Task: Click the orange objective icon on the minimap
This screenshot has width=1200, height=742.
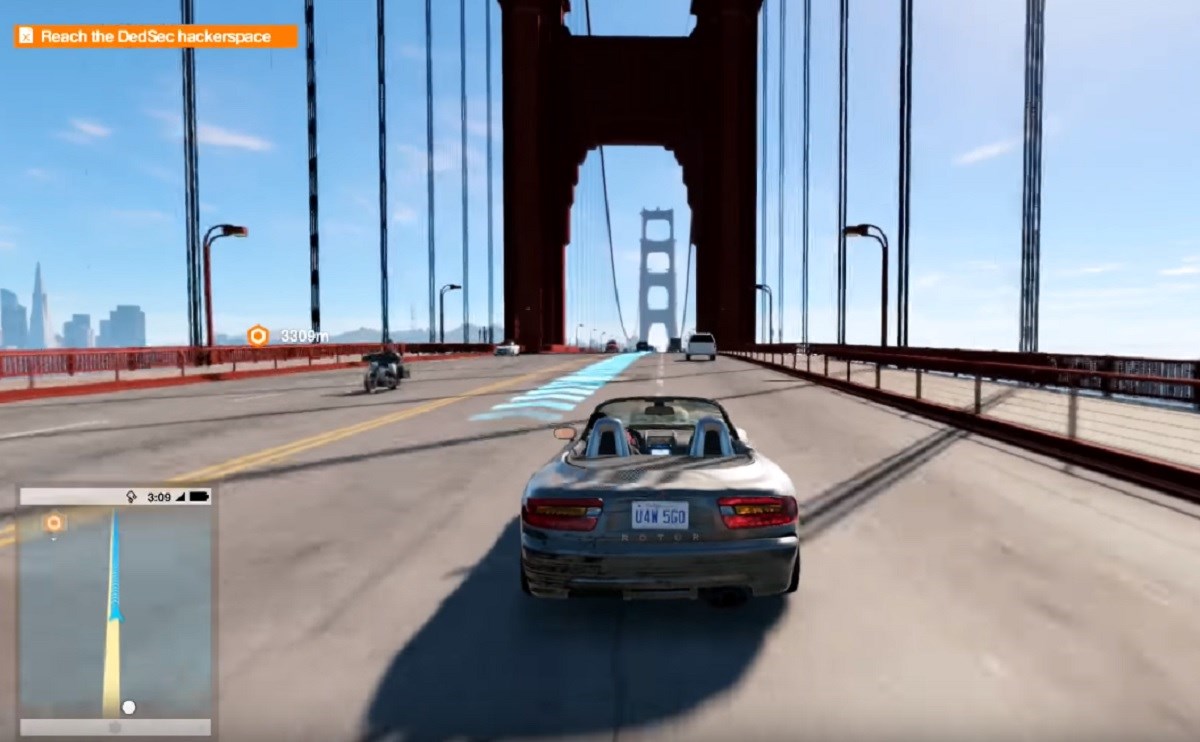Action: click(x=54, y=522)
